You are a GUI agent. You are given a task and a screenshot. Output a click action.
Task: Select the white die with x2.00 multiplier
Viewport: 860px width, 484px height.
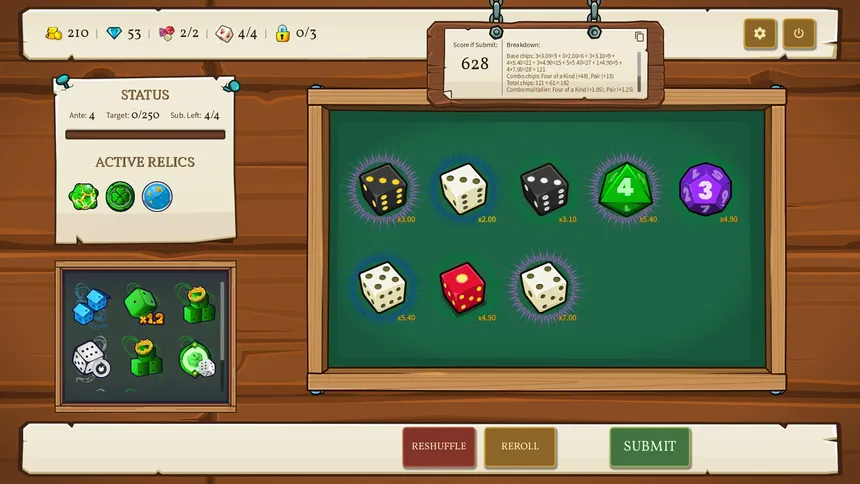tap(463, 189)
